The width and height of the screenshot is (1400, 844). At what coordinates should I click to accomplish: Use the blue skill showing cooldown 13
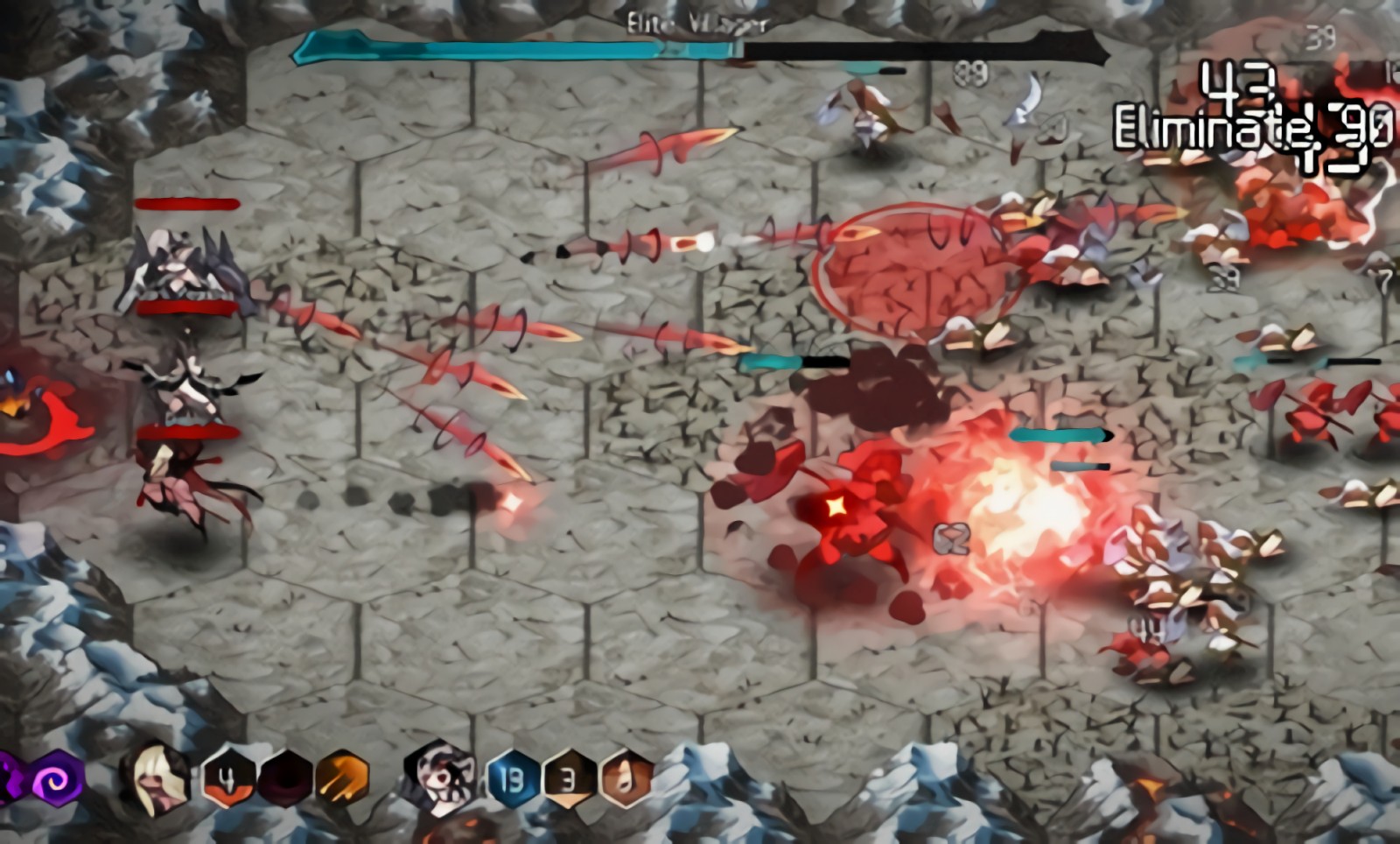click(x=511, y=778)
